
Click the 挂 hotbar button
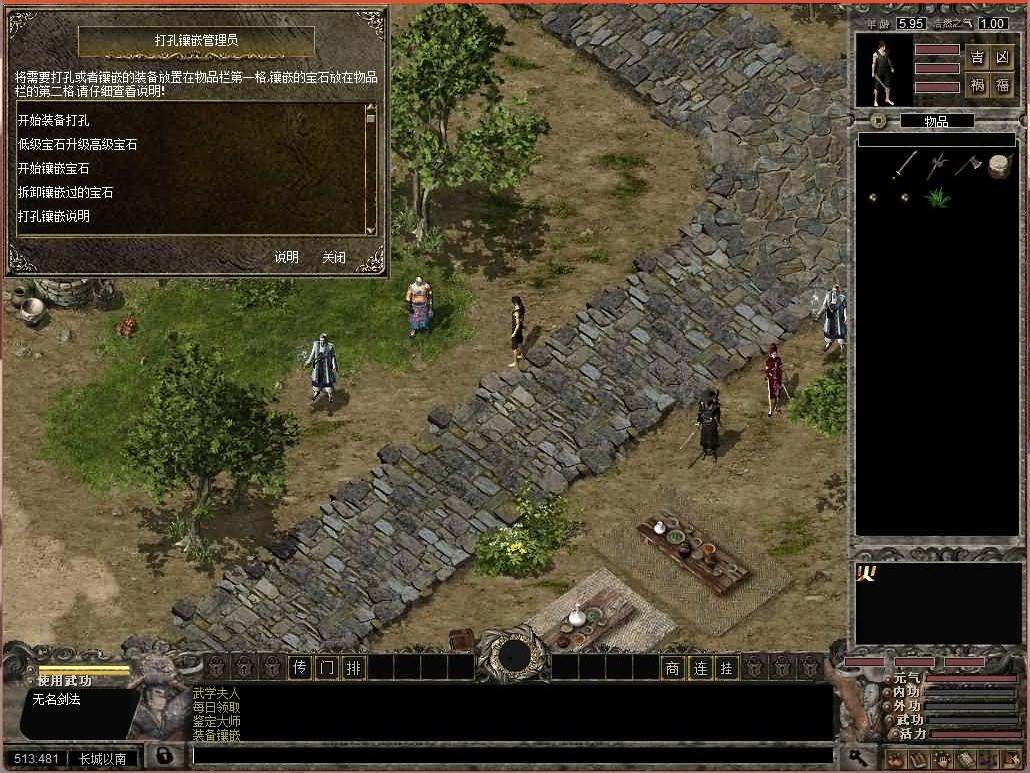point(727,668)
